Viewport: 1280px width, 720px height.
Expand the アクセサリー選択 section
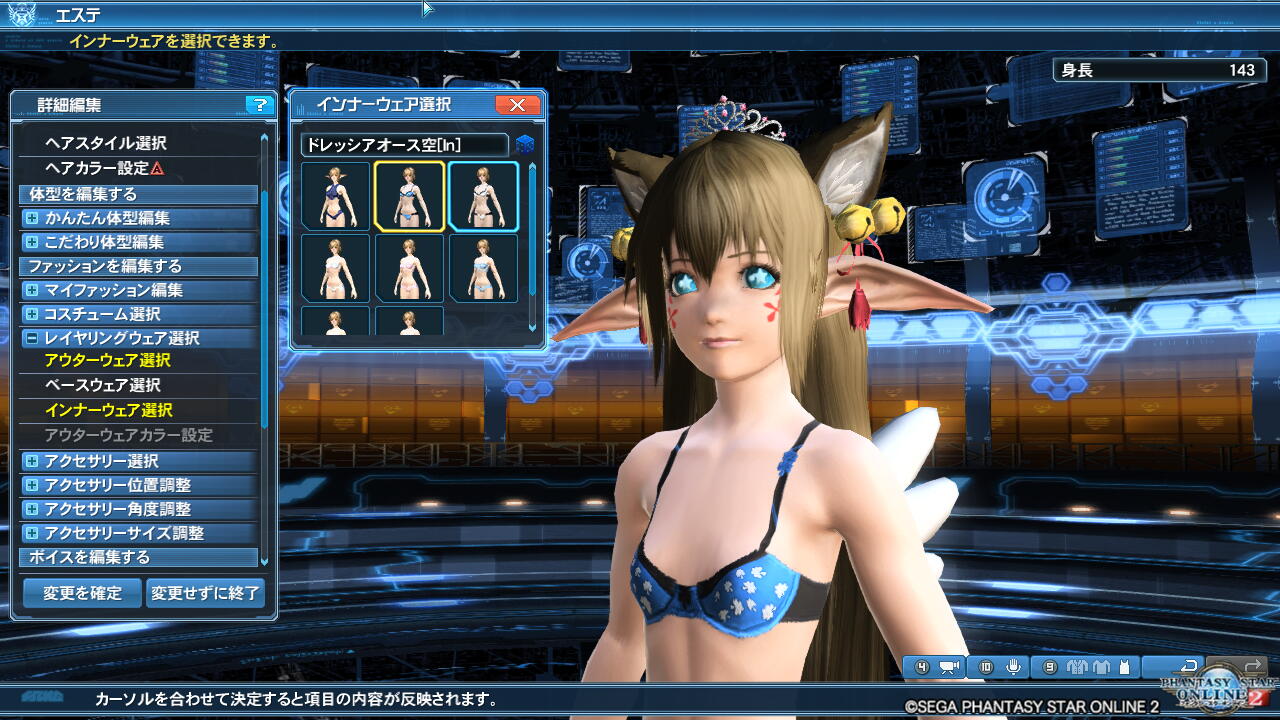(32, 461)
